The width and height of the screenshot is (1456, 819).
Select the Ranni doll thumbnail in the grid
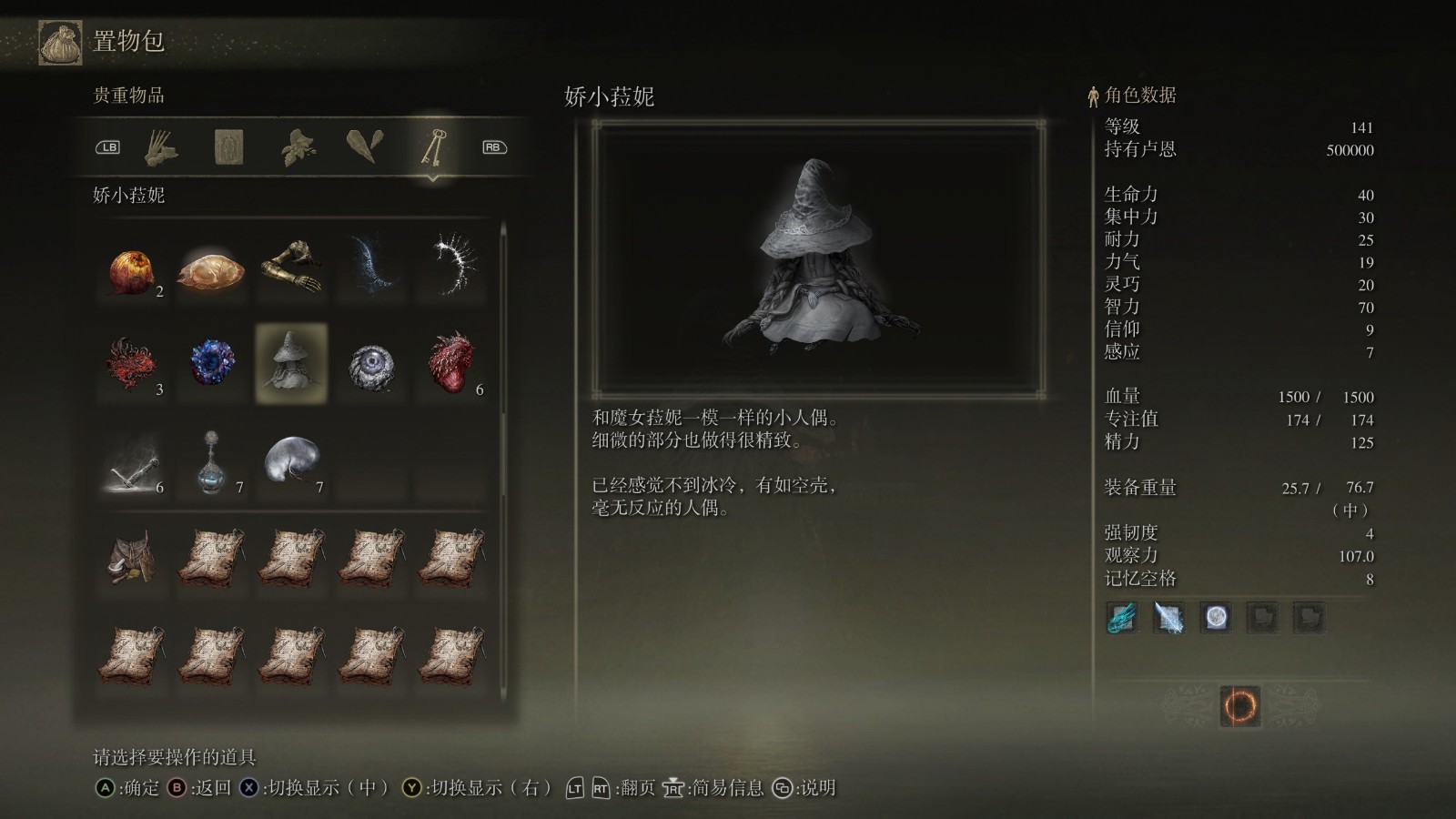click(x=290, y=362)
